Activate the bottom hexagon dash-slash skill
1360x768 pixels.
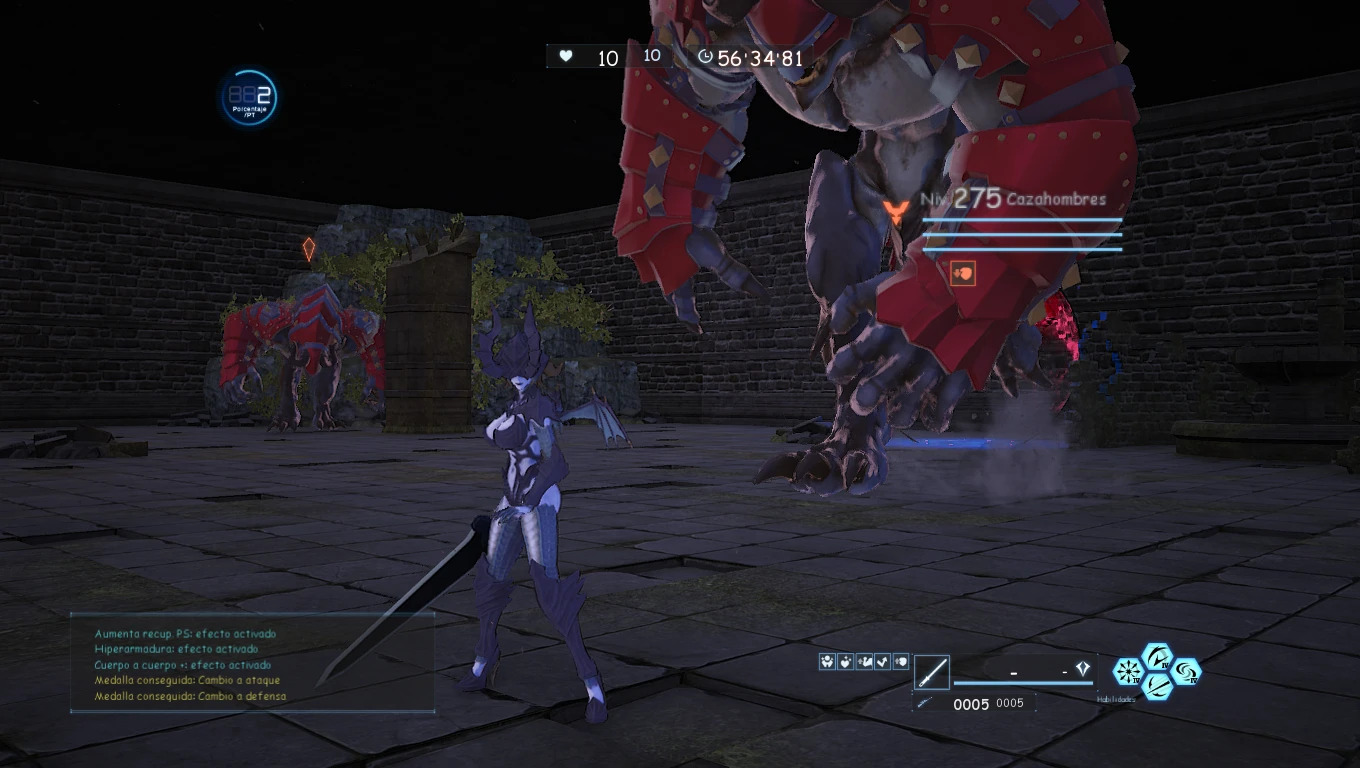pyautogui.click(x=1157, y=685)
